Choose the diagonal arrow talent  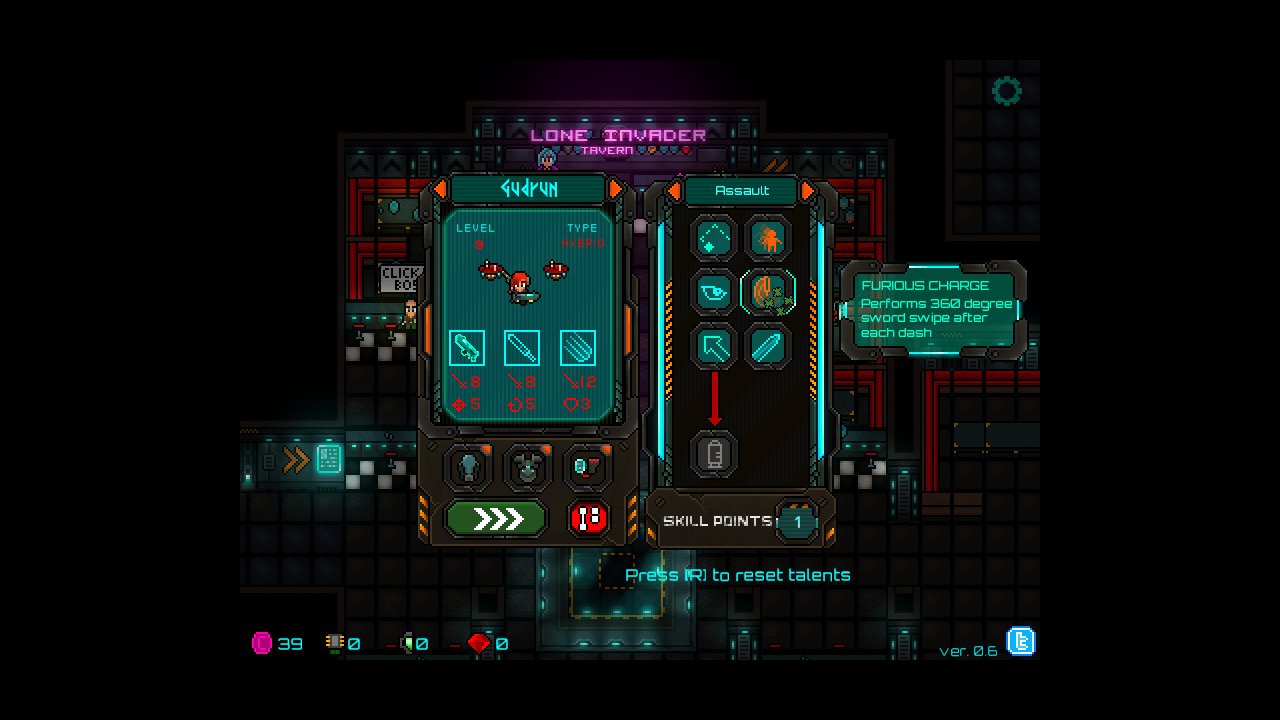(x=714, y=346)
